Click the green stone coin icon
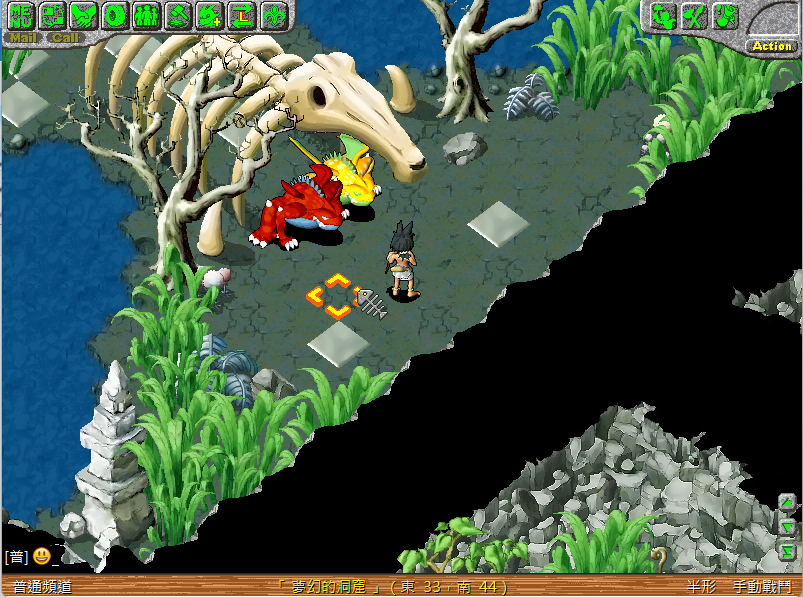This screenshot has width=803, height=597. pos(115,16)
